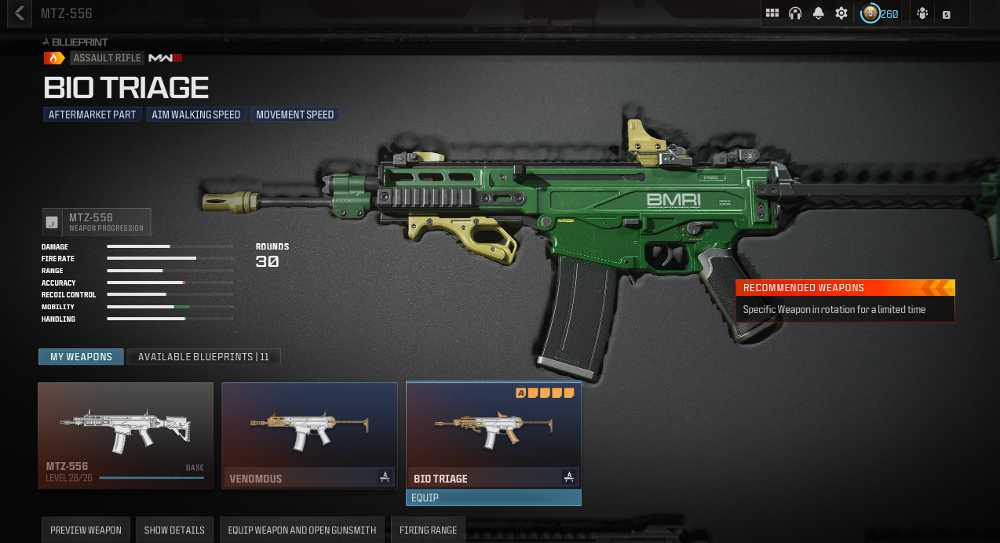Go back using the top-left arrow

point(19,14)
